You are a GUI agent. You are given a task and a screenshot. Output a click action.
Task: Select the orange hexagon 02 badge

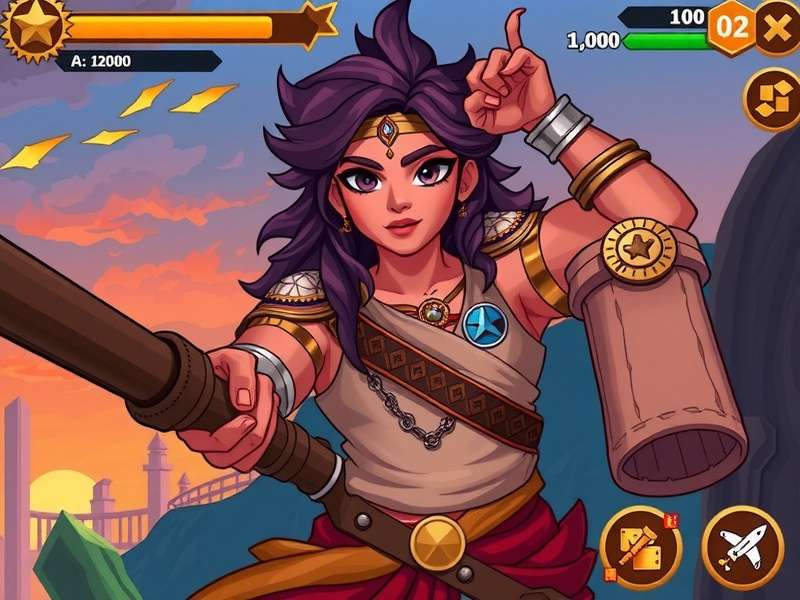[732, 27]
